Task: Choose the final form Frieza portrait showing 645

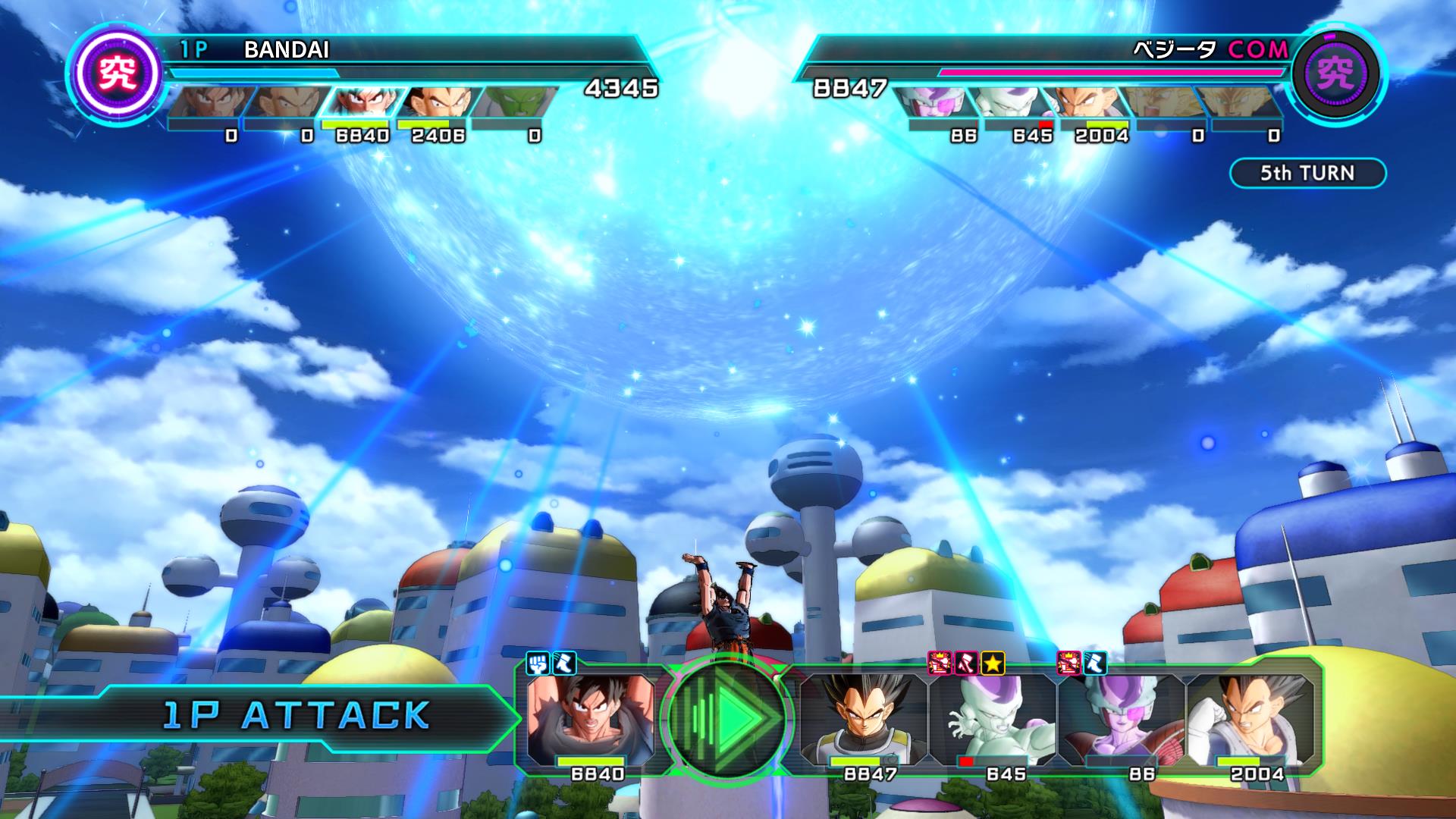Action: 992,720
